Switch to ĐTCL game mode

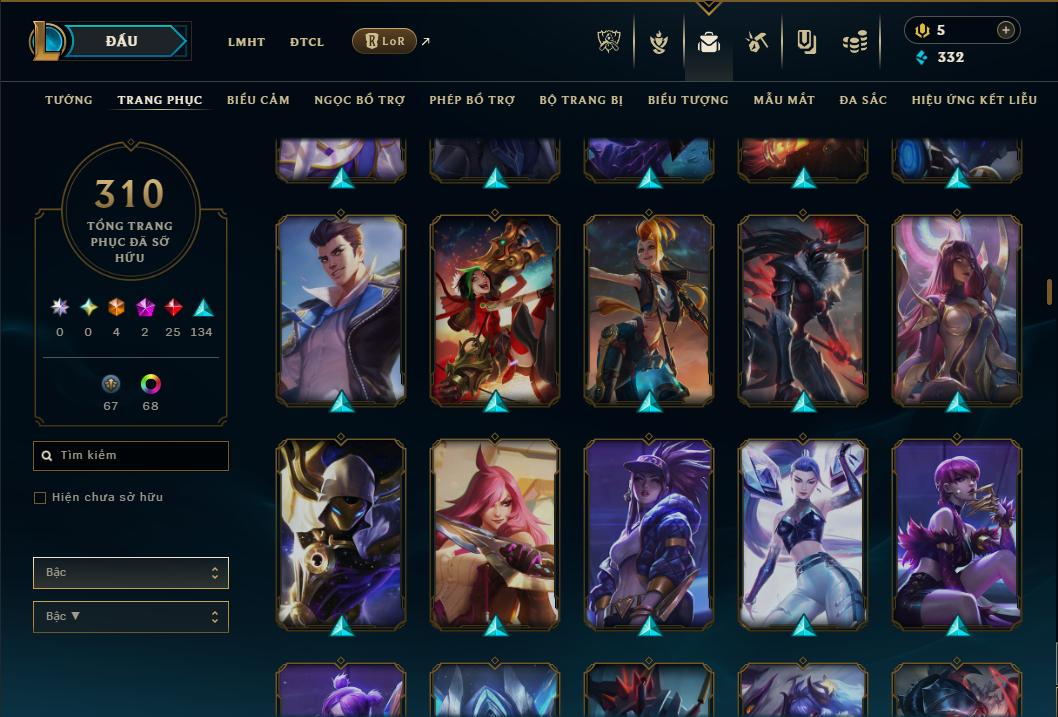(x=307, y=42)
